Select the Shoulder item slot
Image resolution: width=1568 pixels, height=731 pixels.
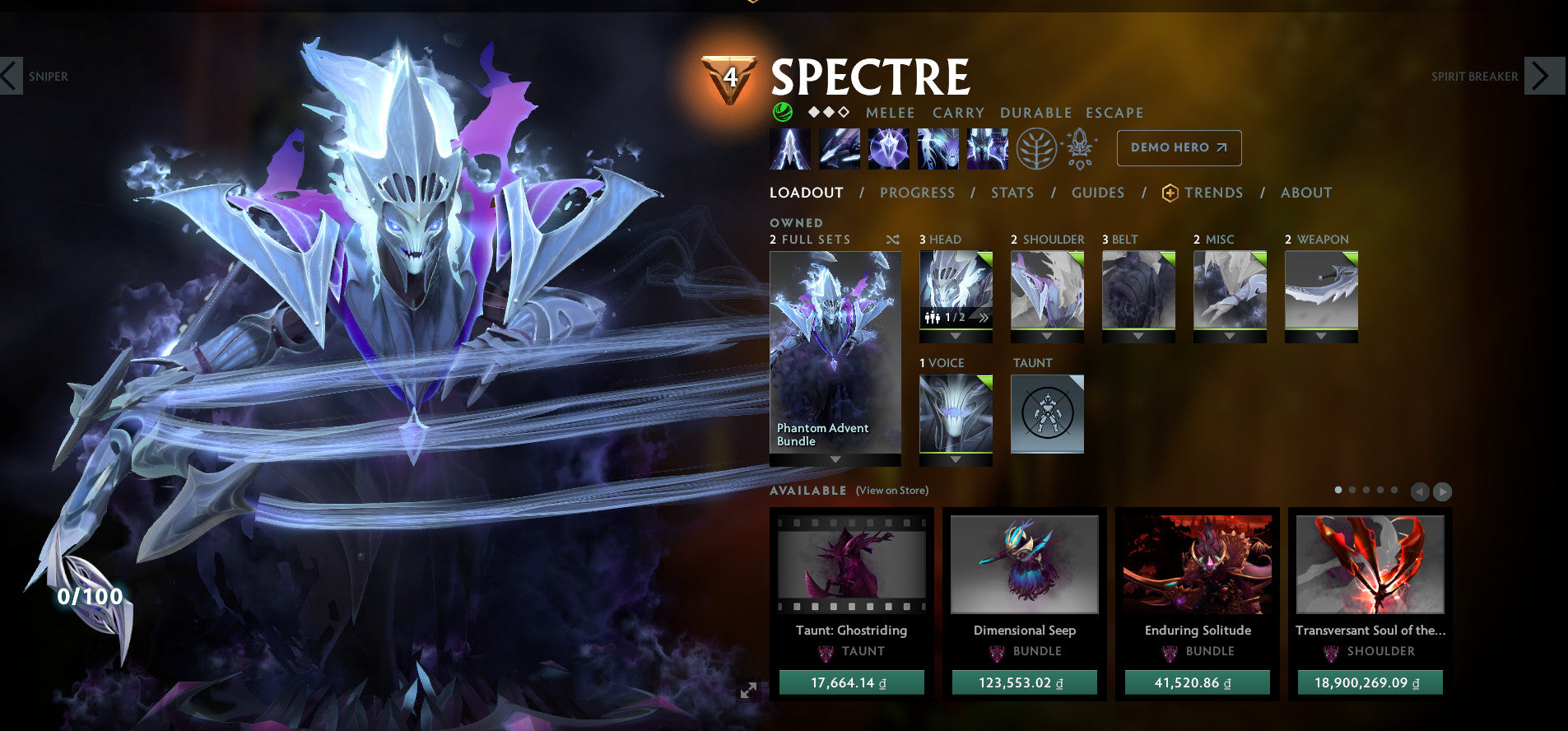(1047, 291)
